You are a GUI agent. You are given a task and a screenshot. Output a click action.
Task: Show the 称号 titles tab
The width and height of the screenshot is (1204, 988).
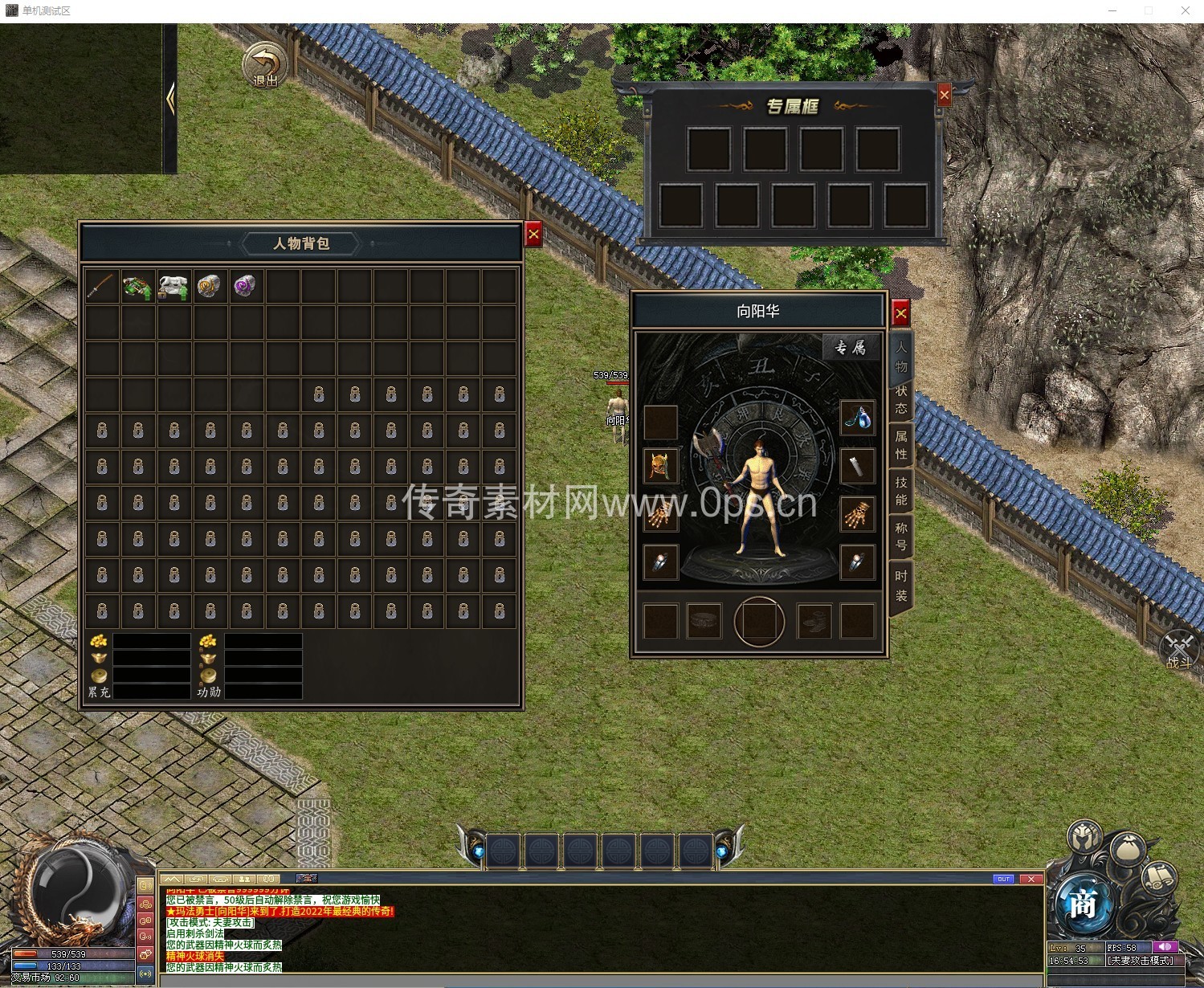pos(901,537)
